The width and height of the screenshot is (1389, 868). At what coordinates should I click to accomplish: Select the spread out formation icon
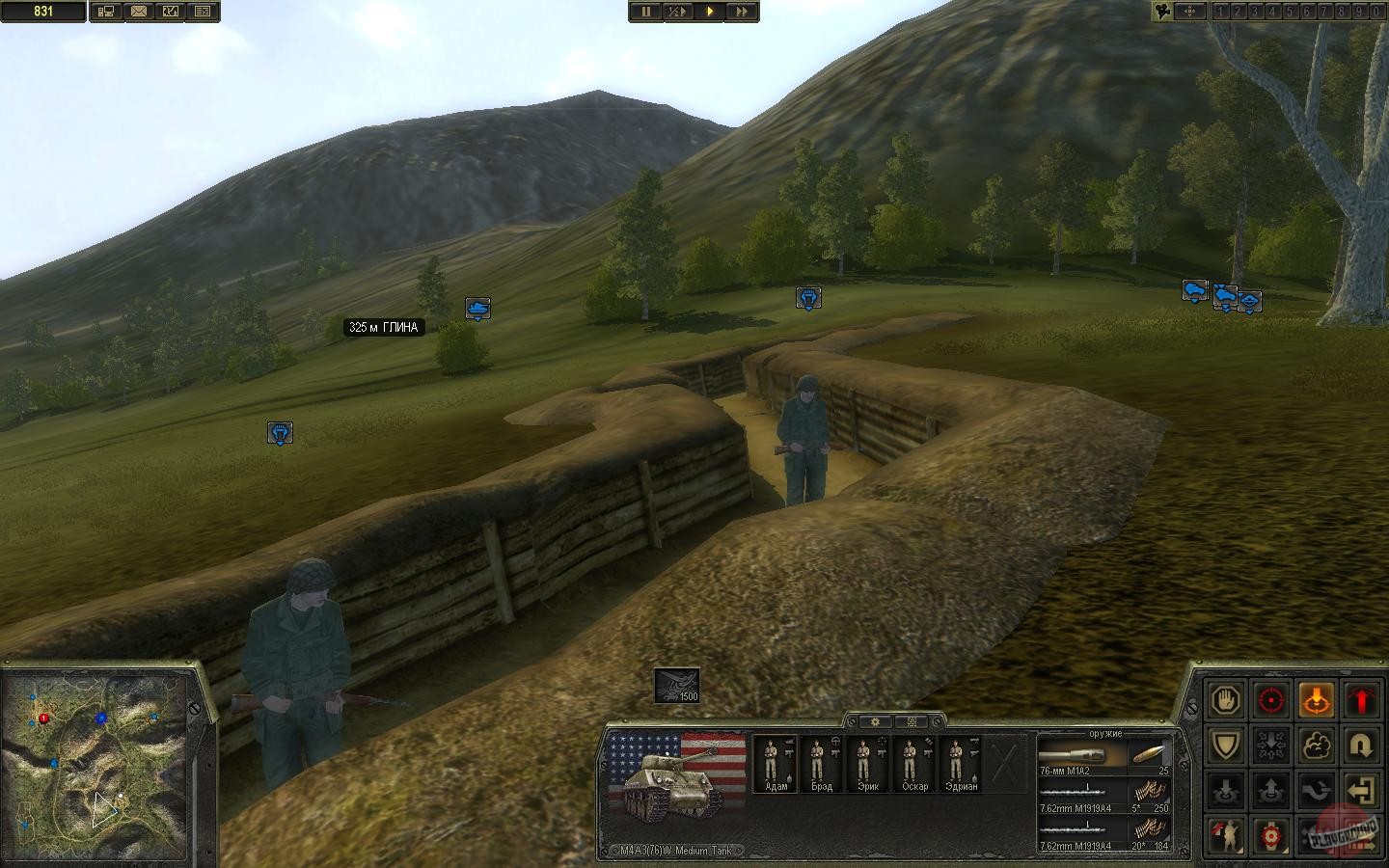coord(1271,745)
